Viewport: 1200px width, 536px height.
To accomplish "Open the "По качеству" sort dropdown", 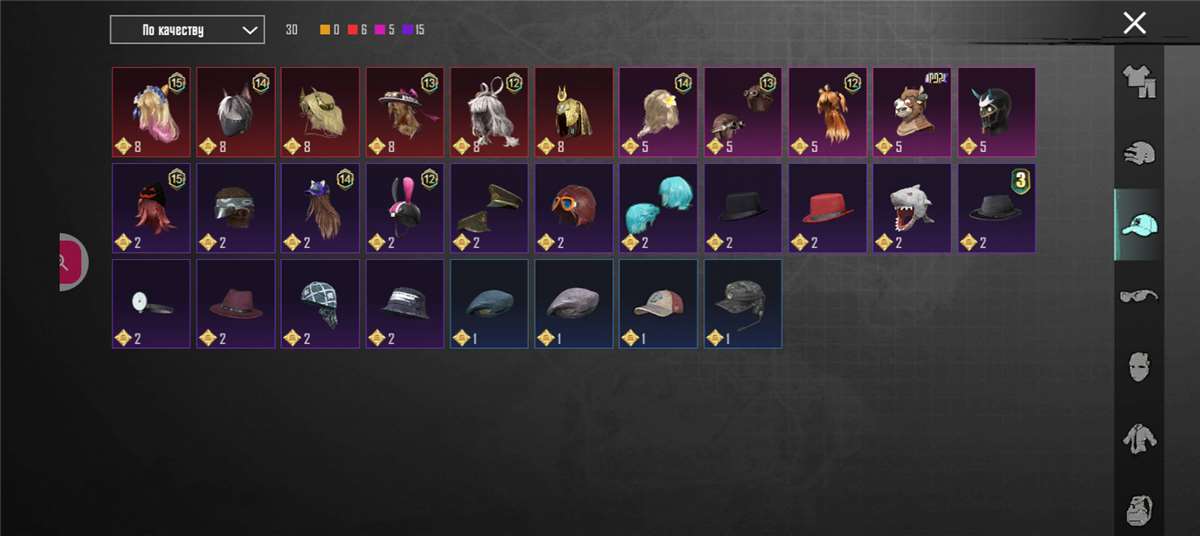I will click(187, 30).
